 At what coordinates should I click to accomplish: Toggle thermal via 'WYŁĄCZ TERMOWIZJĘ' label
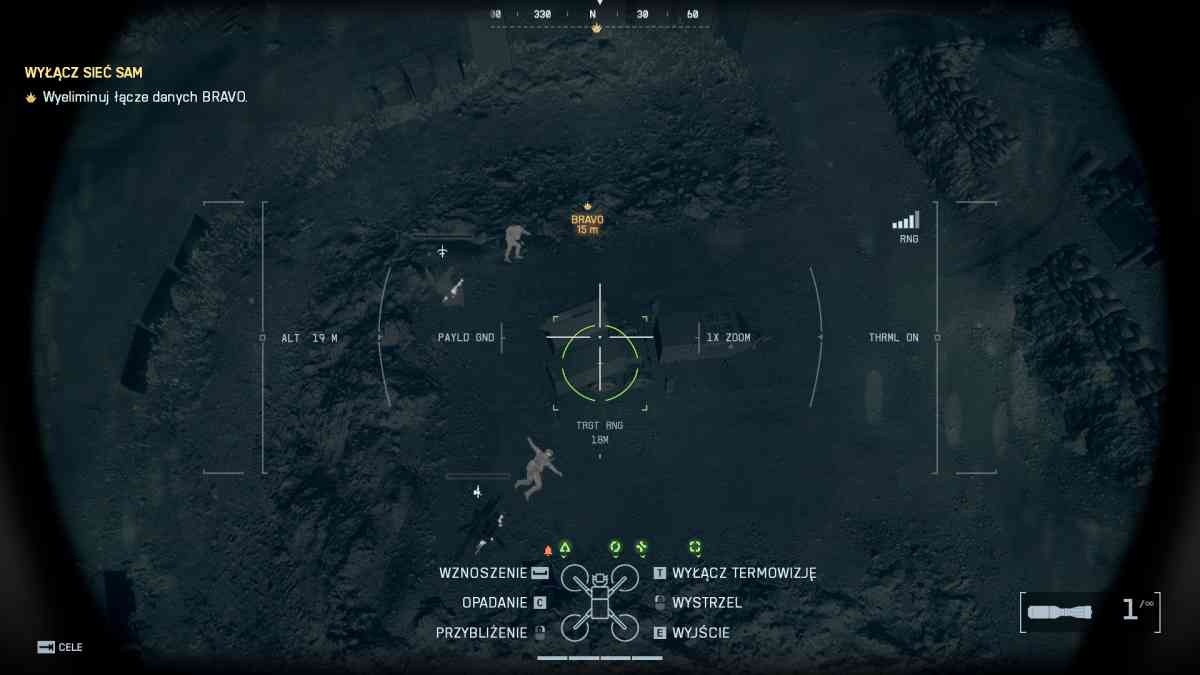coord(744,573)
